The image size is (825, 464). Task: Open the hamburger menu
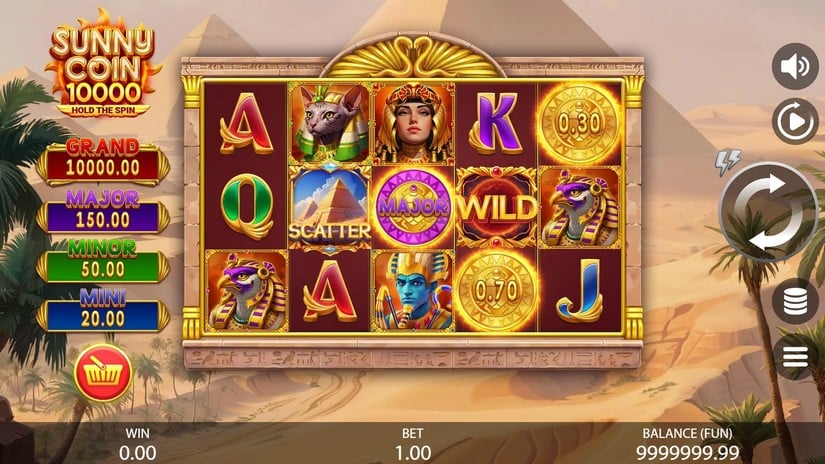pyautogui.click(x=796, y=357)
